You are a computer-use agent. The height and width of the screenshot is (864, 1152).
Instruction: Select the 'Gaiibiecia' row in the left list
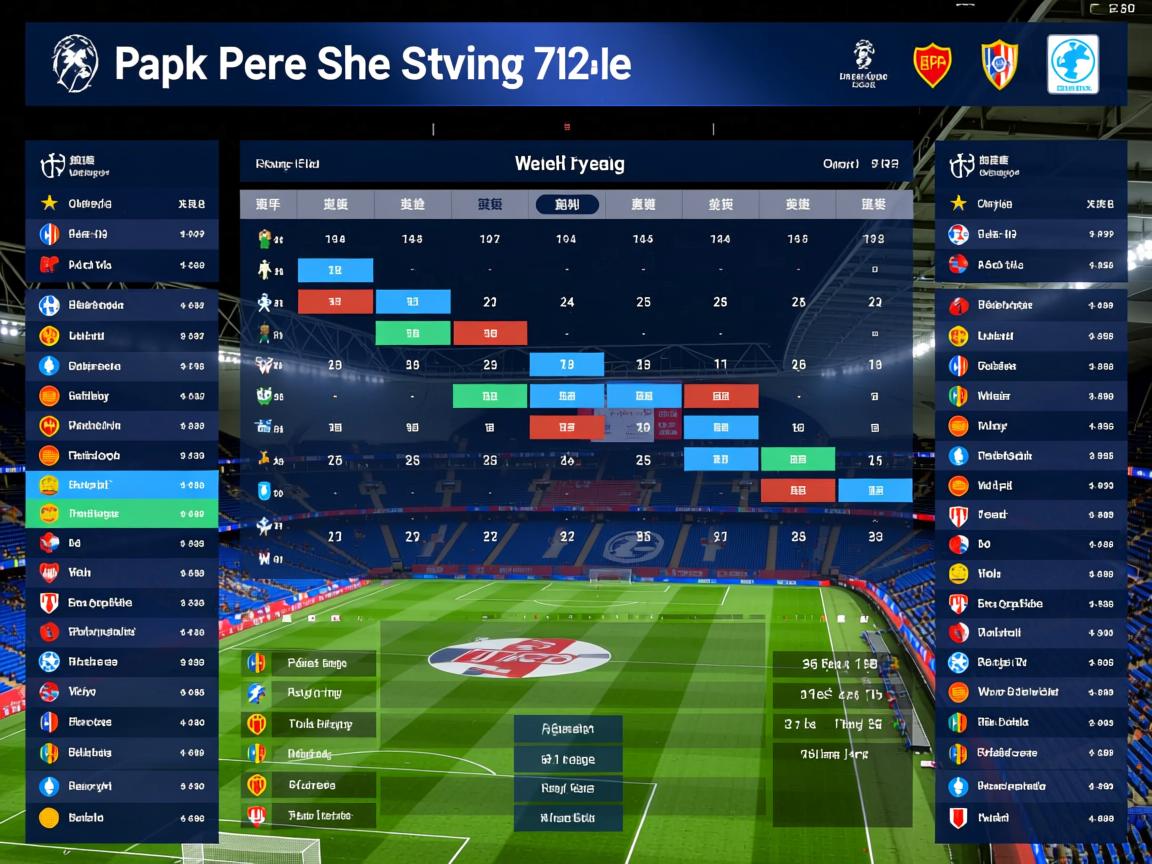tap(122, 366)
